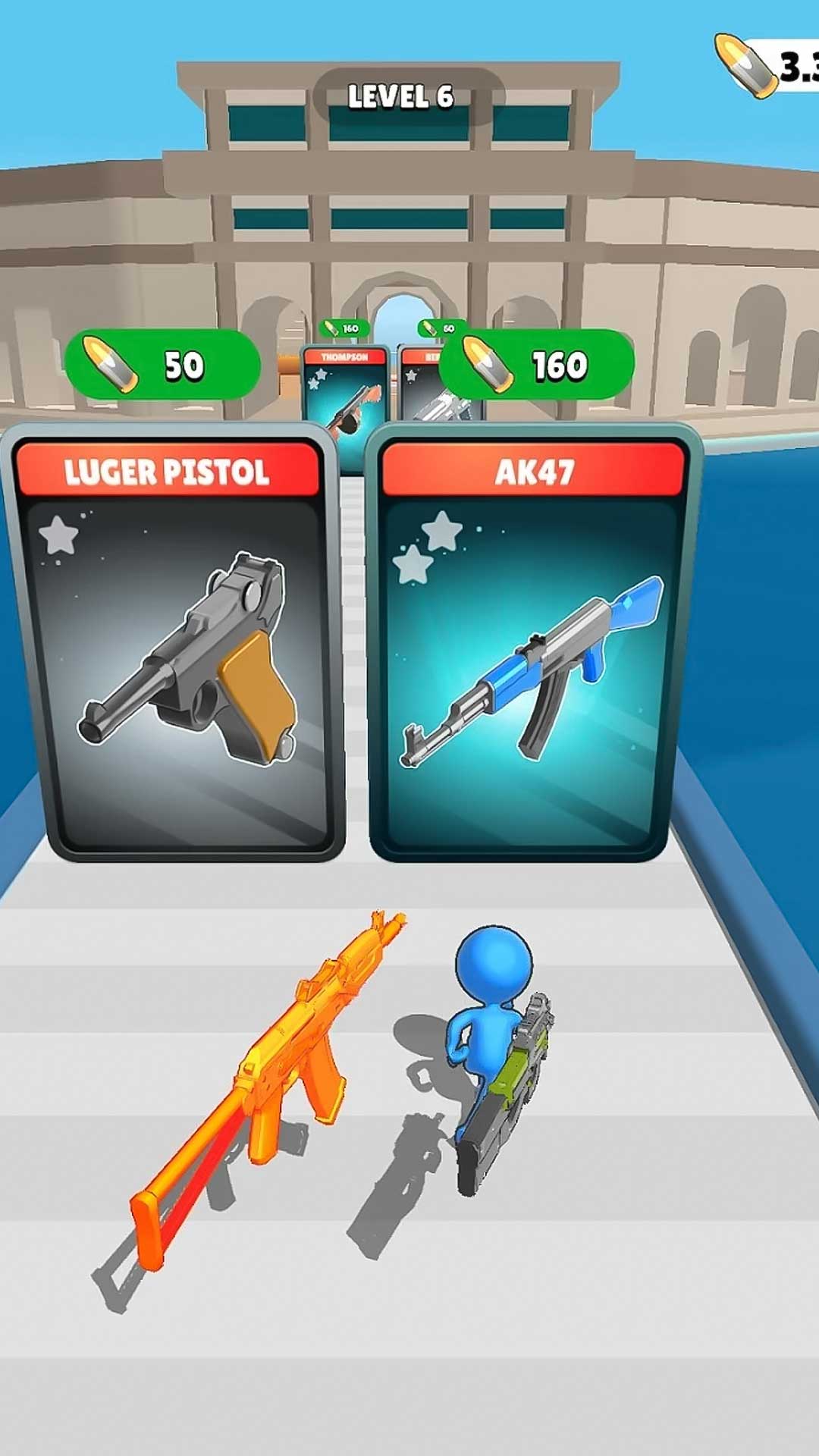Choose the Luger Pistol weapon card

pos(176,645)
